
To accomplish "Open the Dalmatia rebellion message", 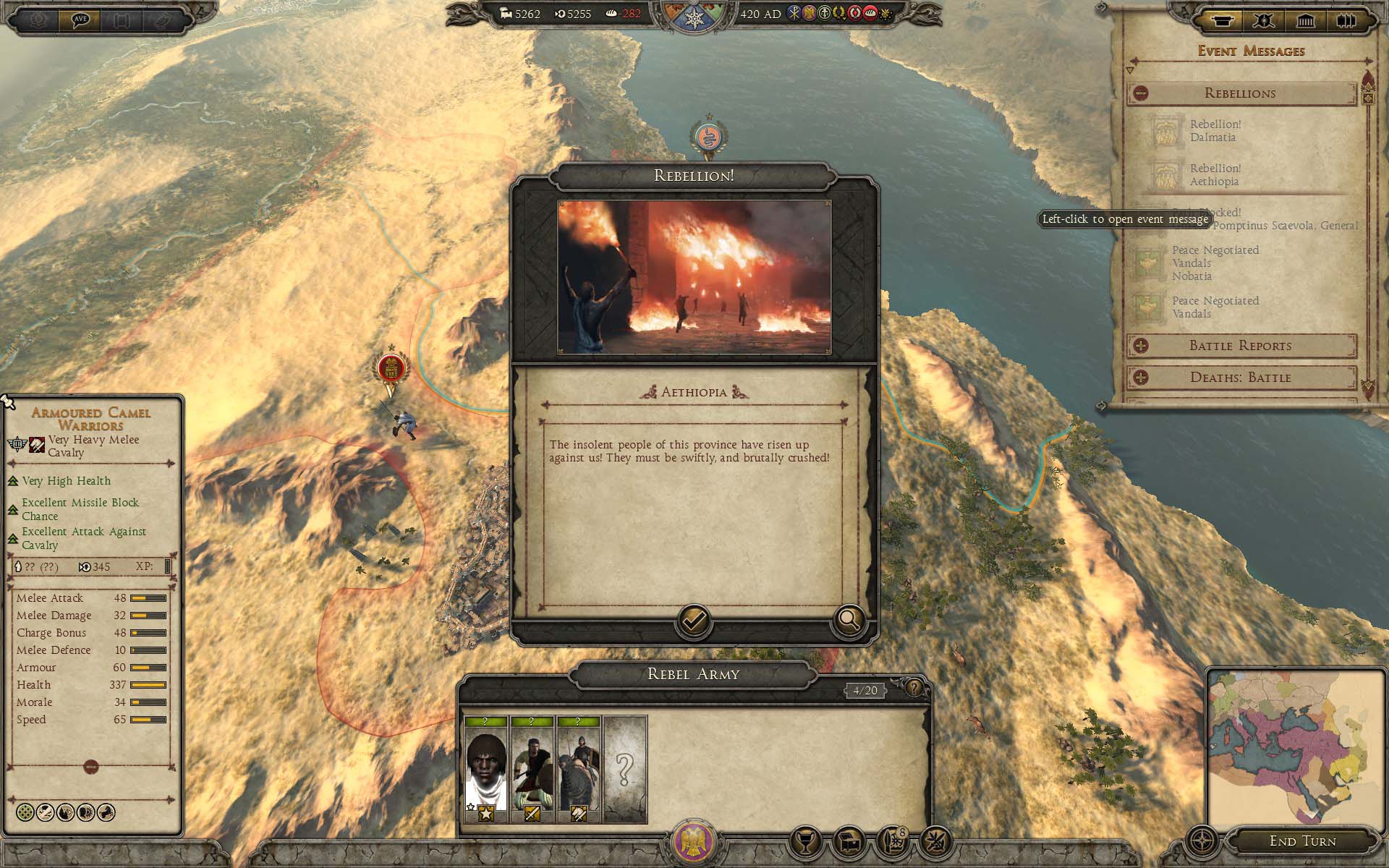I will 1215,131.
